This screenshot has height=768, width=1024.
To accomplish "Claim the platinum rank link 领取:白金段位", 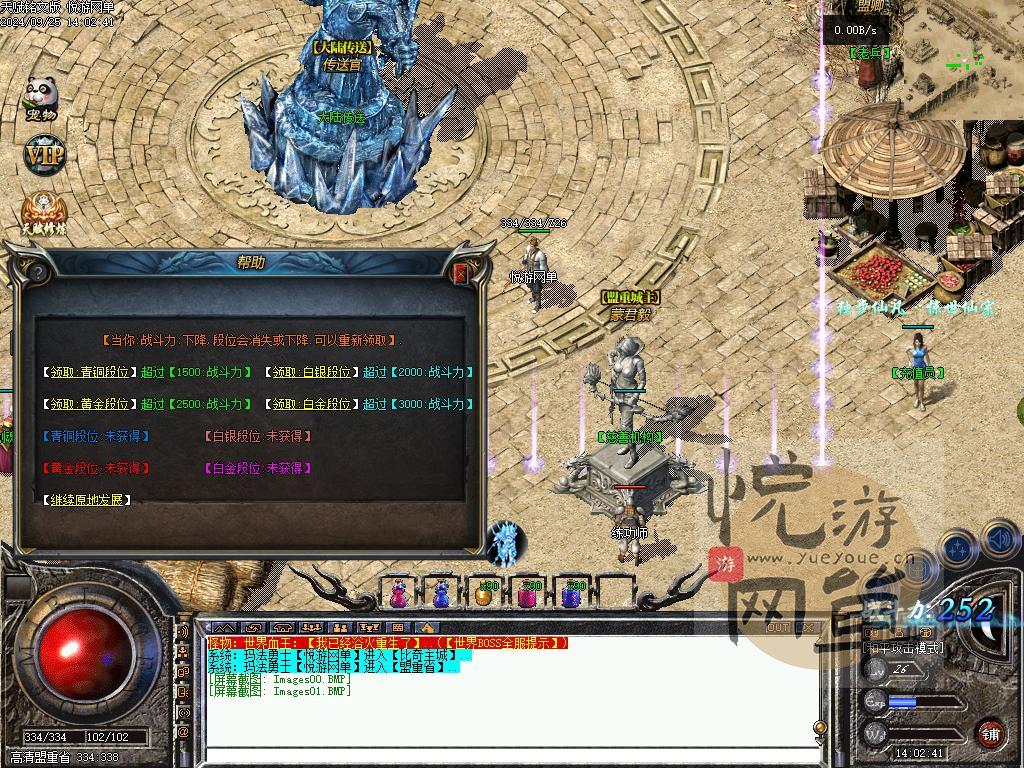I will click(312, 404).
